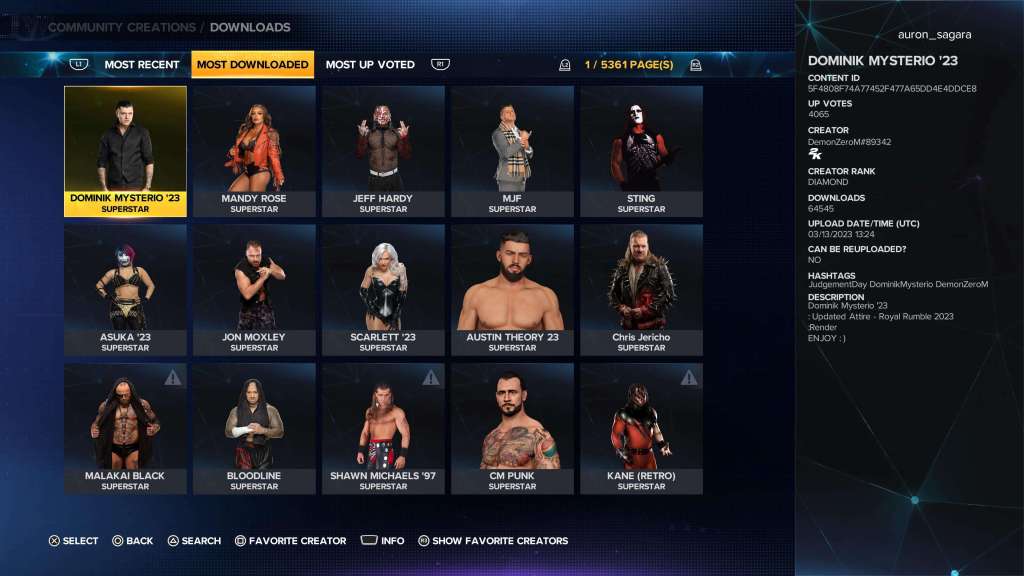The height and width of the screenshot is (576, 1024).
Task: Click the Scarlett '23 superstar thumbnail
Action: 383,289
